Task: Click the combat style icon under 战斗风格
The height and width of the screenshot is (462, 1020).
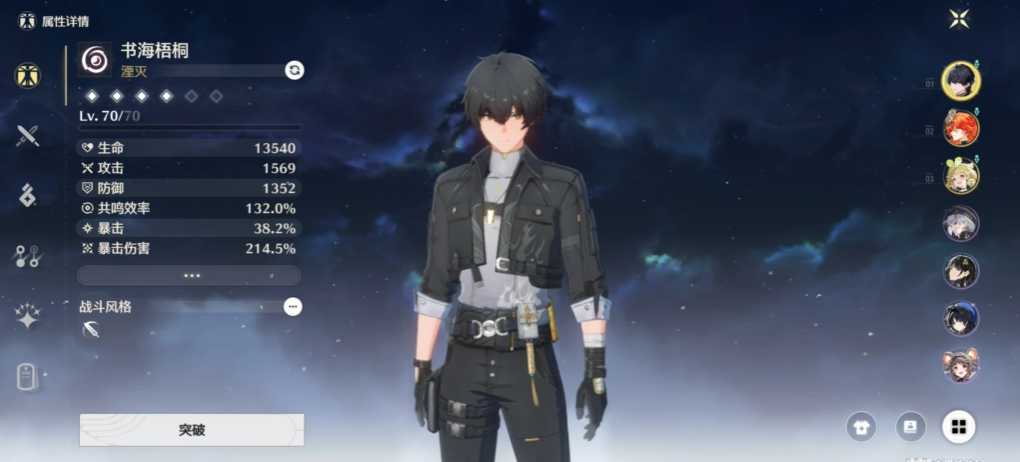Action: pyautogui.click(x=92, y=330)
